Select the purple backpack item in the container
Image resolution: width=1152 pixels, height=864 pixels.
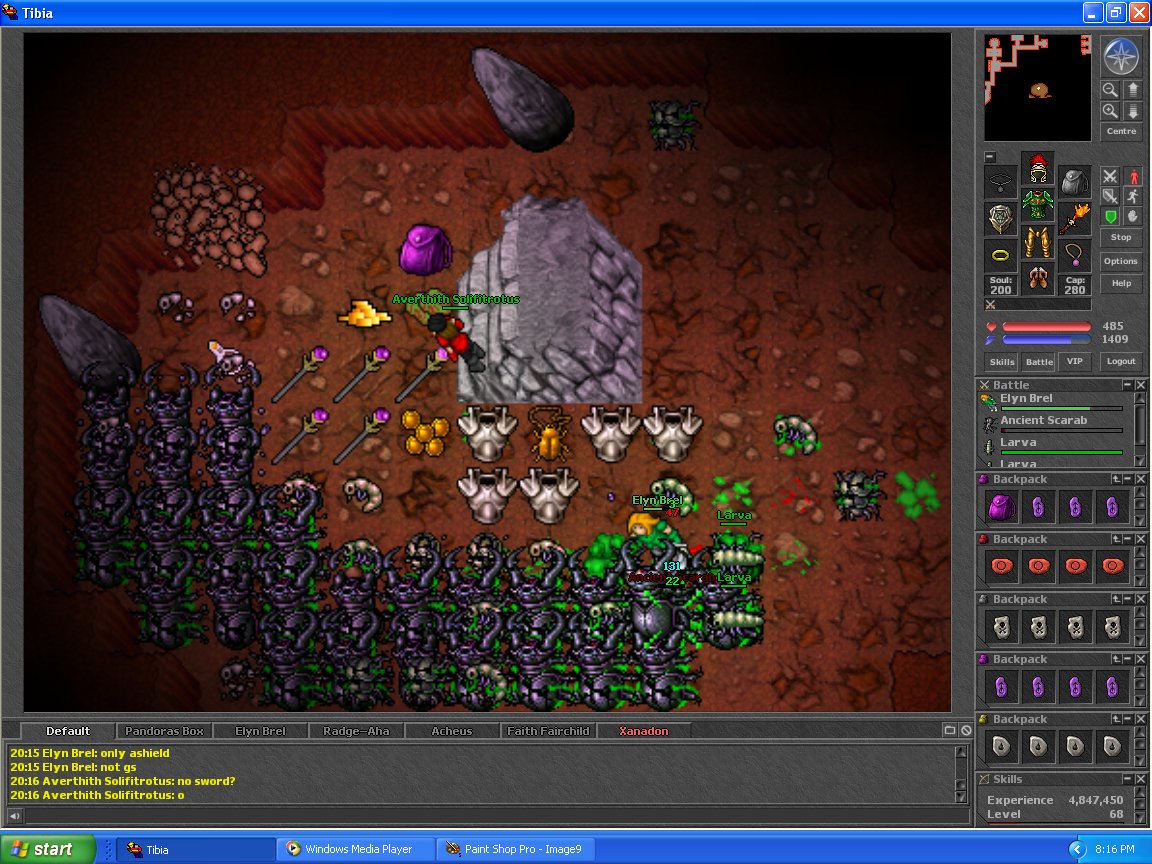pyautogui.click(x=1003, y=507)
